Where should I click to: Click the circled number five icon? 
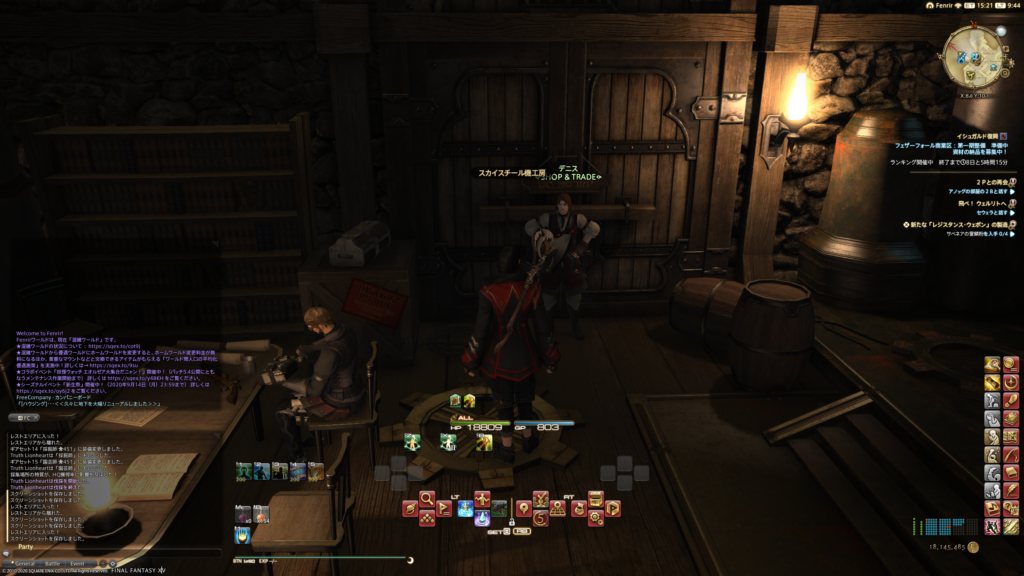click(541, 518)
